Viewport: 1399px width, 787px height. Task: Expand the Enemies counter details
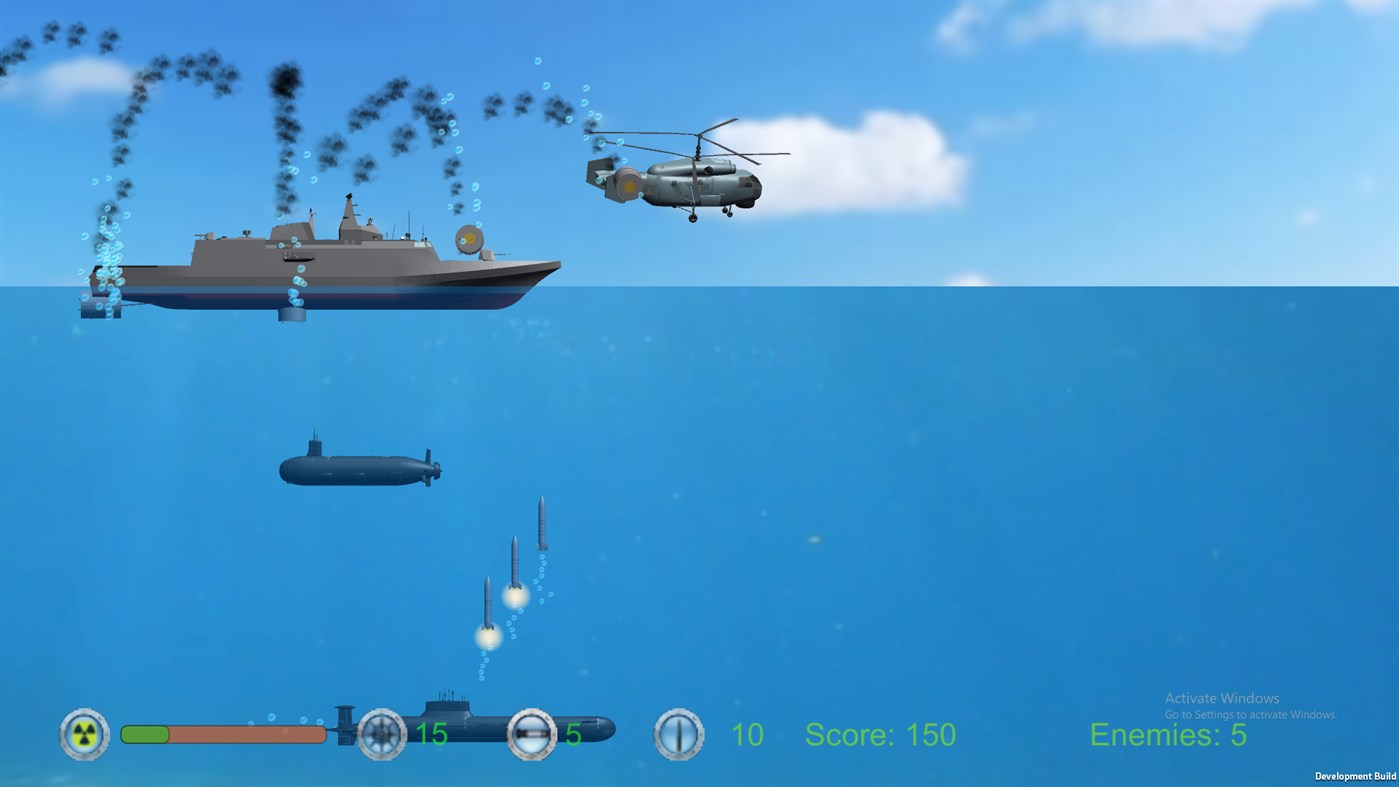(x=1167, y=735)
